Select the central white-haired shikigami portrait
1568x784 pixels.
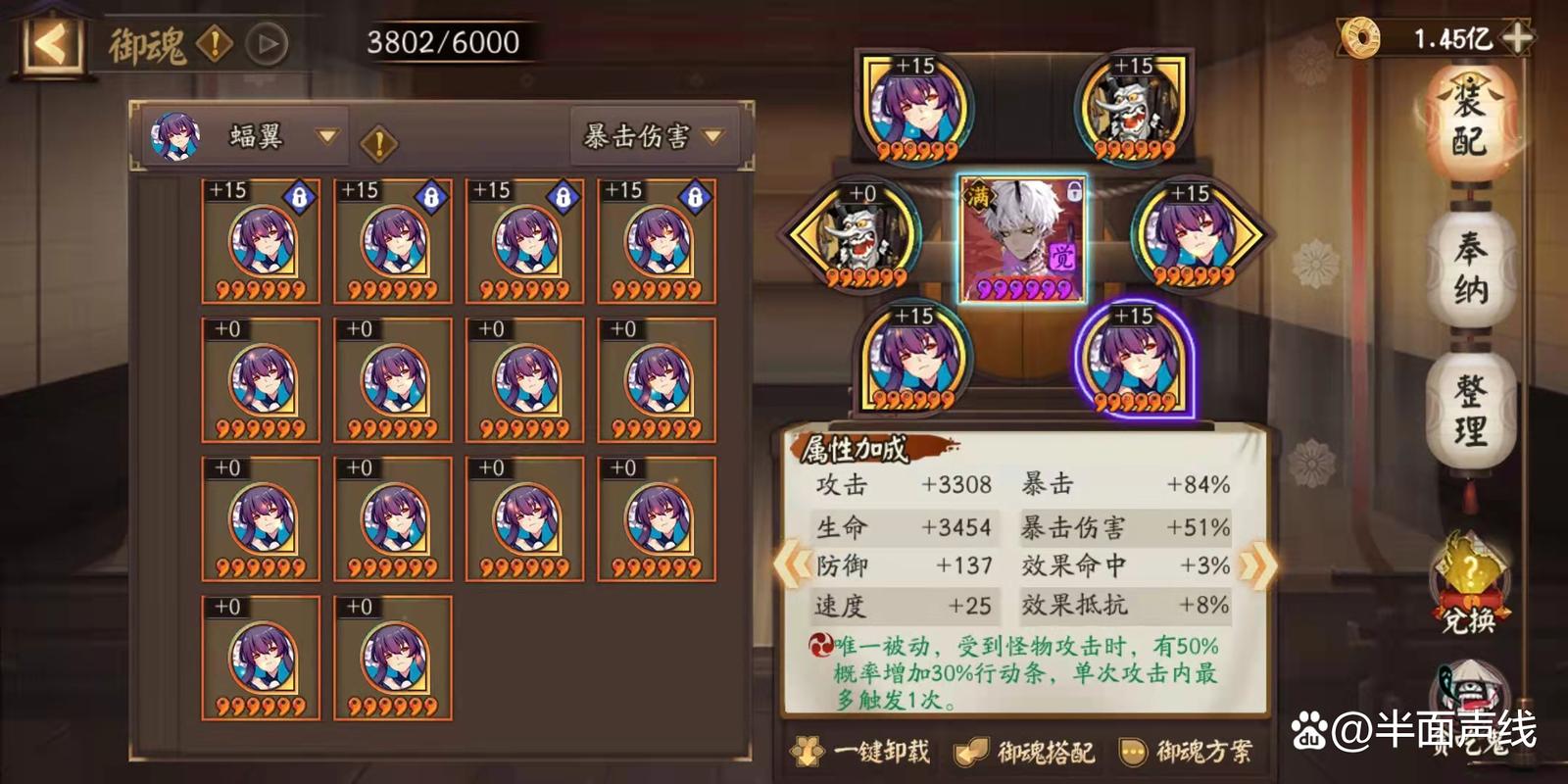(x=1022, y=240)
